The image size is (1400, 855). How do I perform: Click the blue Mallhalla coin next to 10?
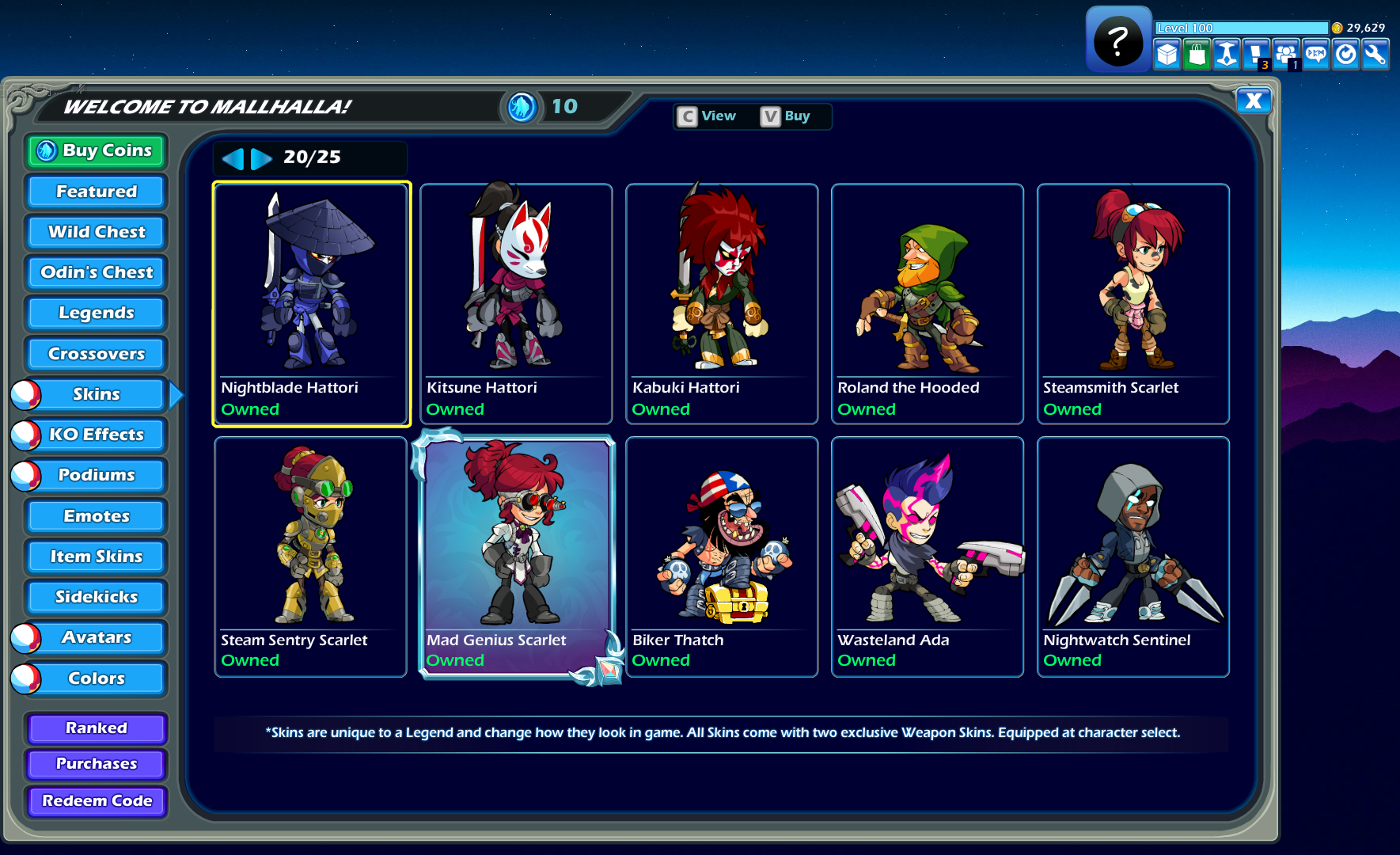tap(522, 106)
